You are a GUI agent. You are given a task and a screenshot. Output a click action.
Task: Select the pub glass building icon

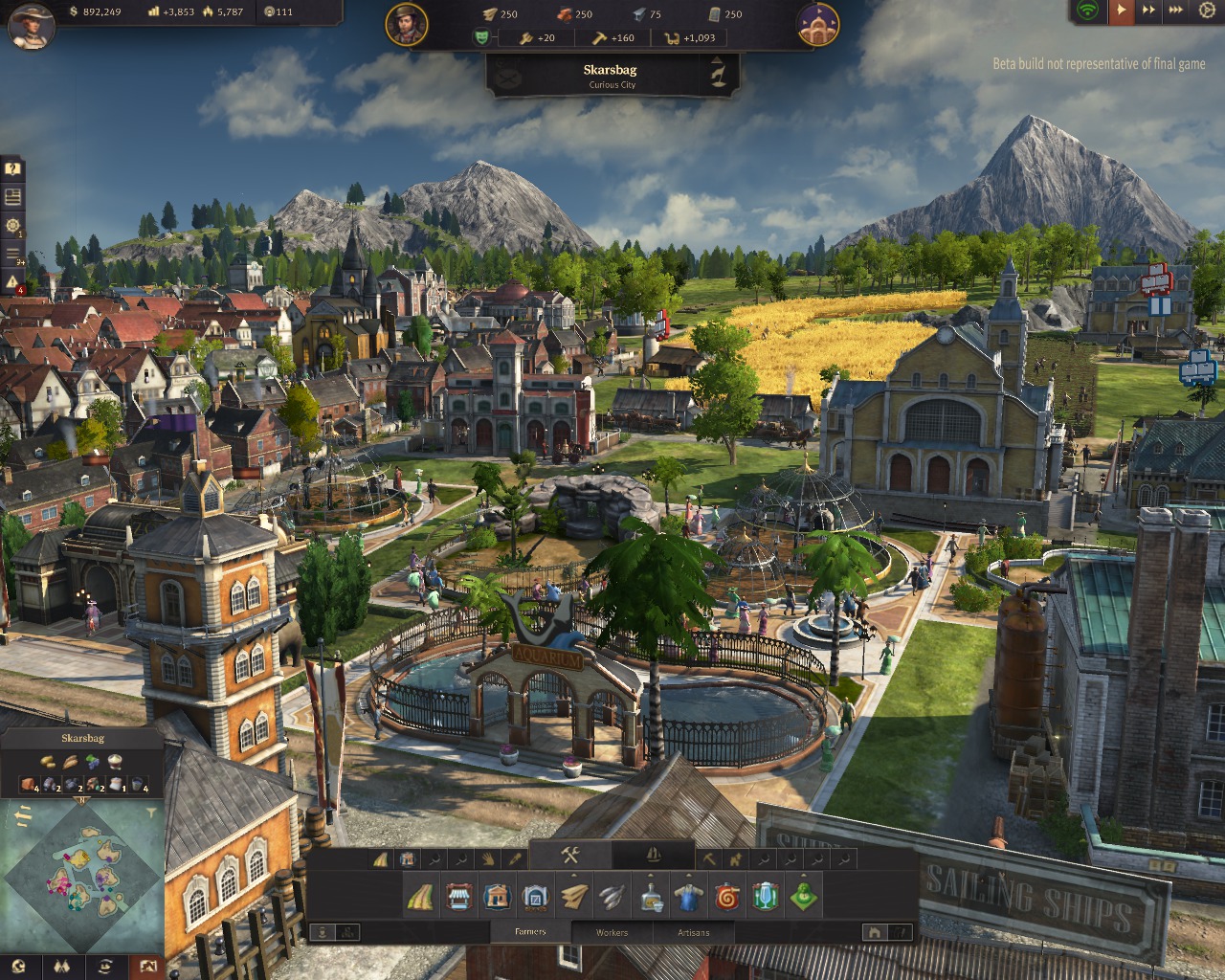[x=765, y=898]
